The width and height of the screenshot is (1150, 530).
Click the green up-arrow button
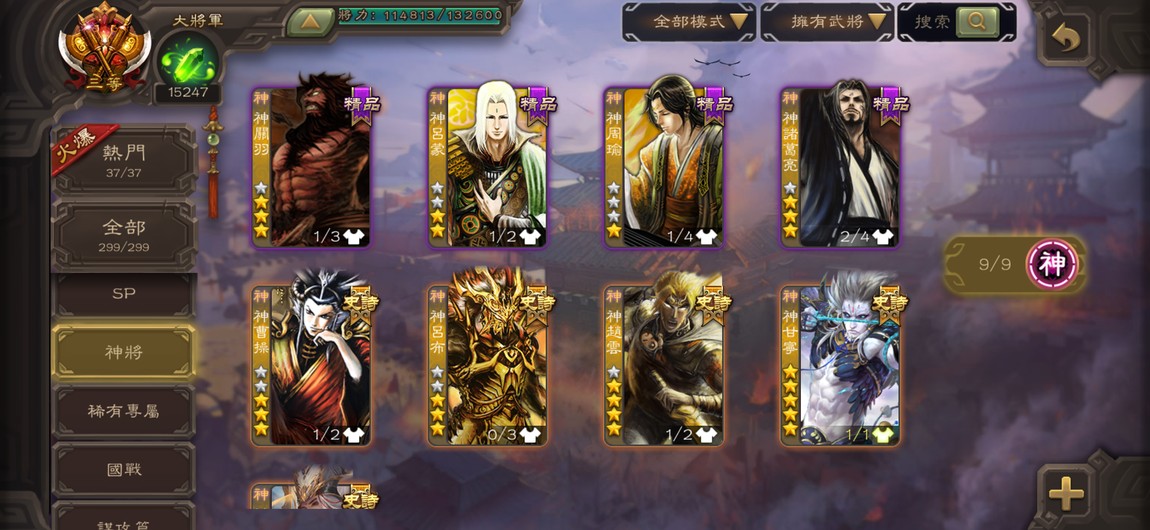[x=310, y=20]
